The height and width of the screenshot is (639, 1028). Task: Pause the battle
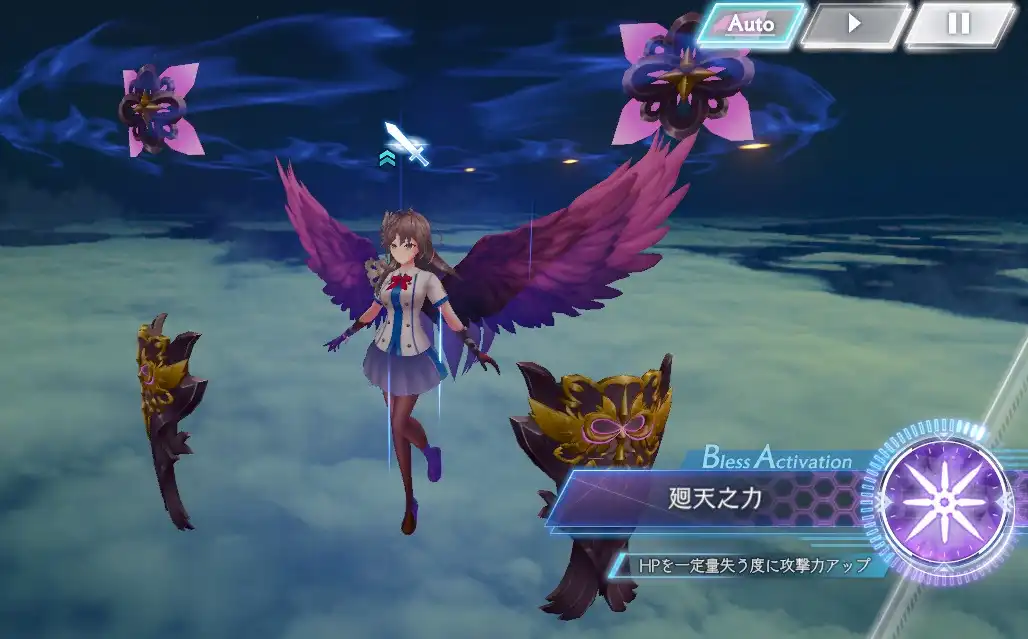959,24
